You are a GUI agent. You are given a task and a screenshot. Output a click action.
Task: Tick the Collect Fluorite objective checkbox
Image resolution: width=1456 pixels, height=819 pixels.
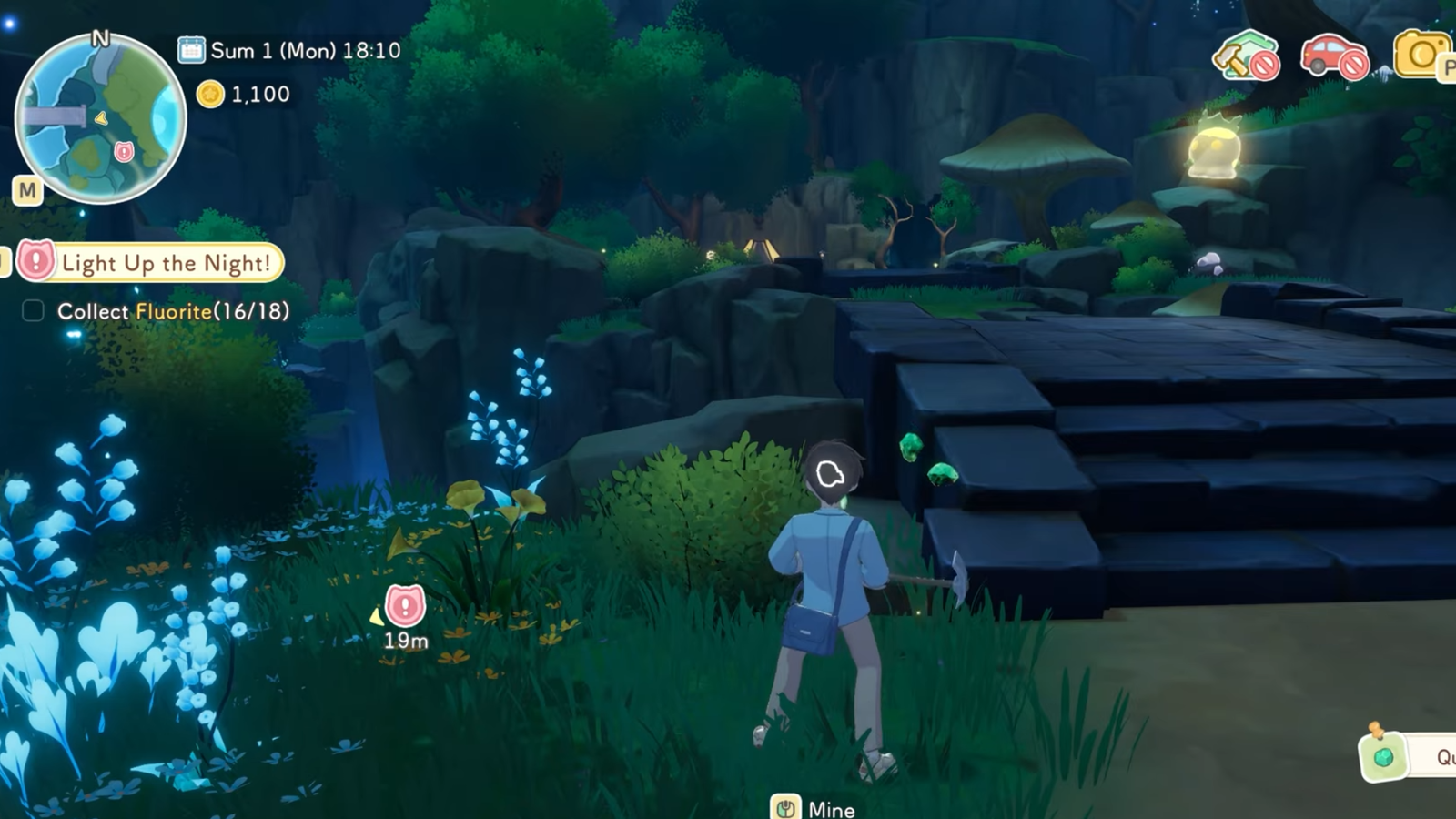pos(34,311)
